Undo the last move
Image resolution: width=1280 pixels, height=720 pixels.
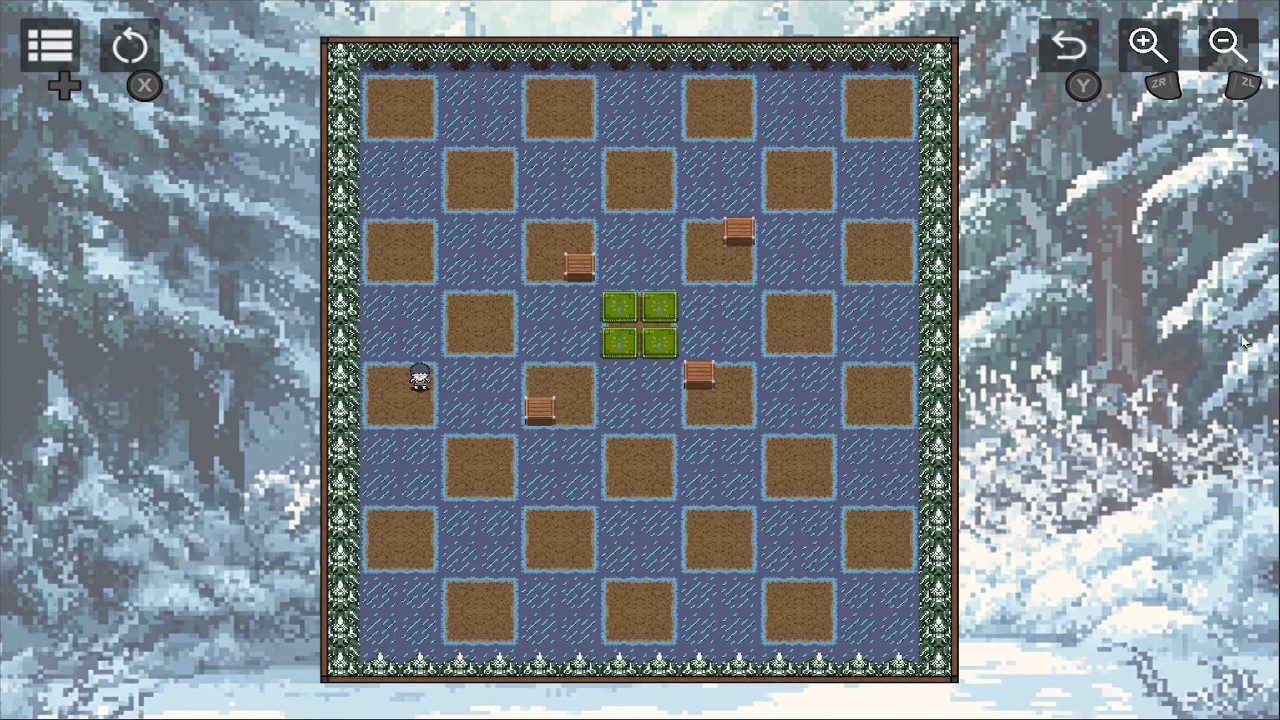click(1069, 44)
